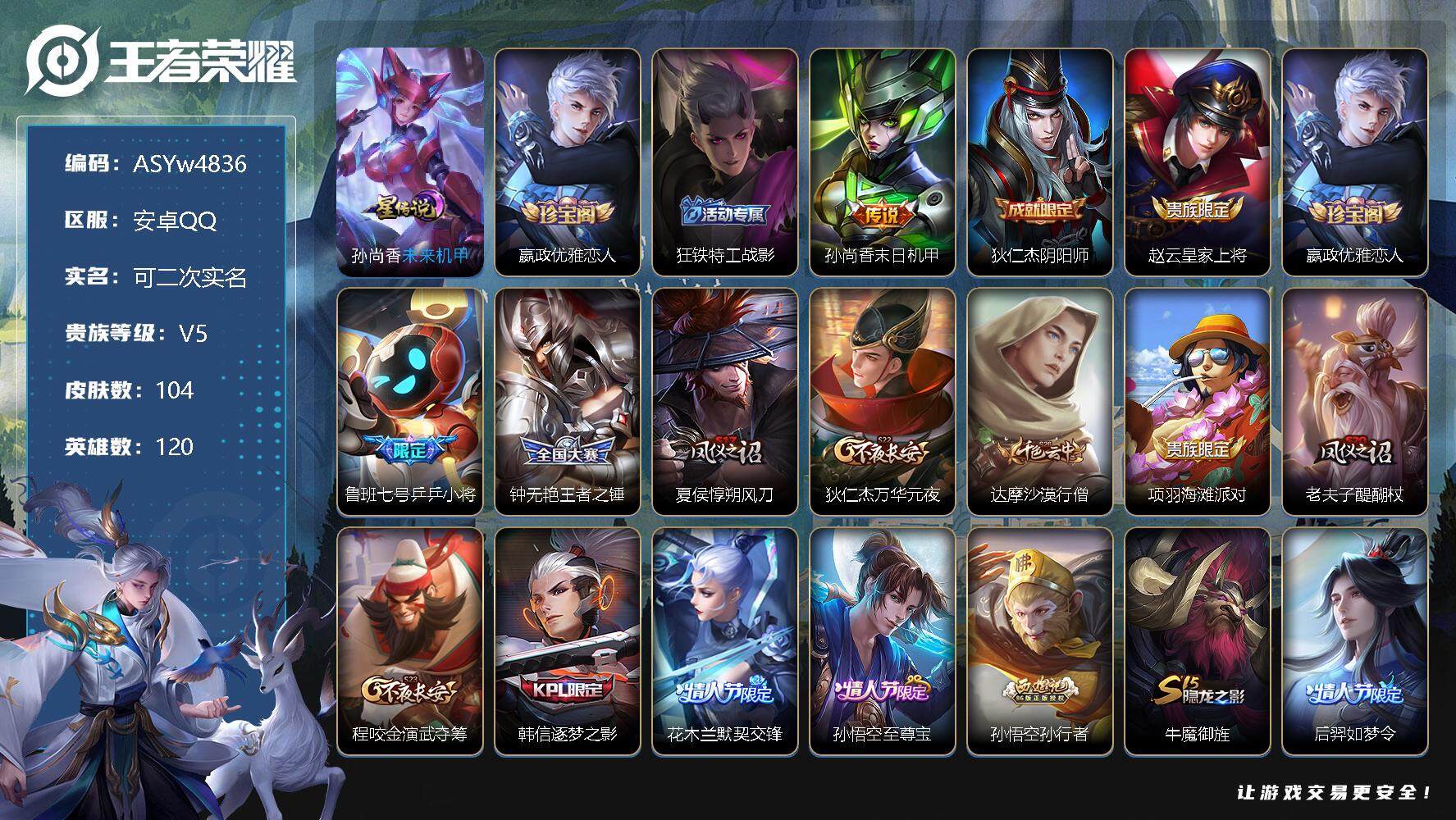This screenshot has width=1456, height=820.
Task: Select the 牛魔御旌 skin card
Action: coord(1198,640)
